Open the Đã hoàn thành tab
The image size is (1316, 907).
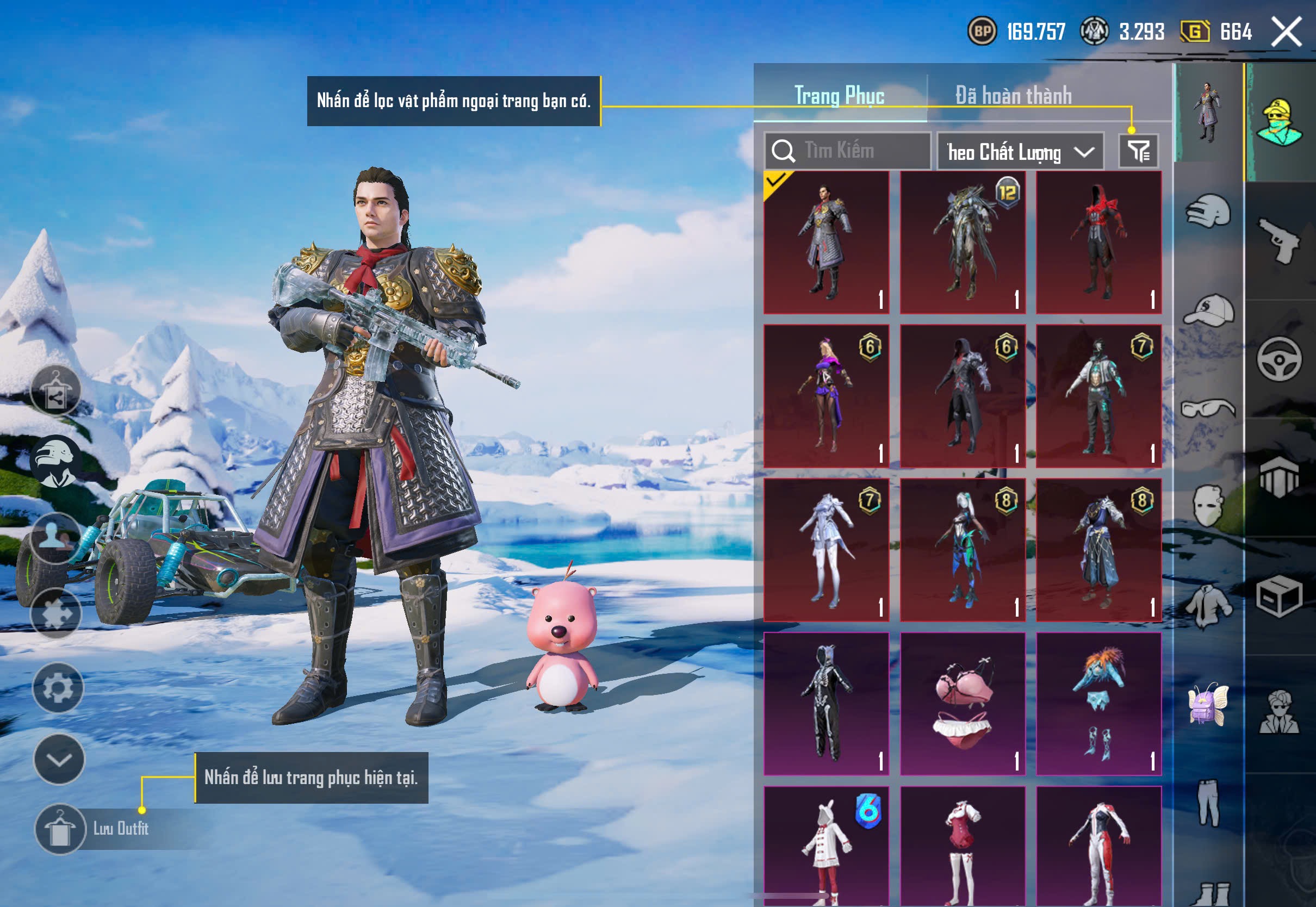(1014, 96)
